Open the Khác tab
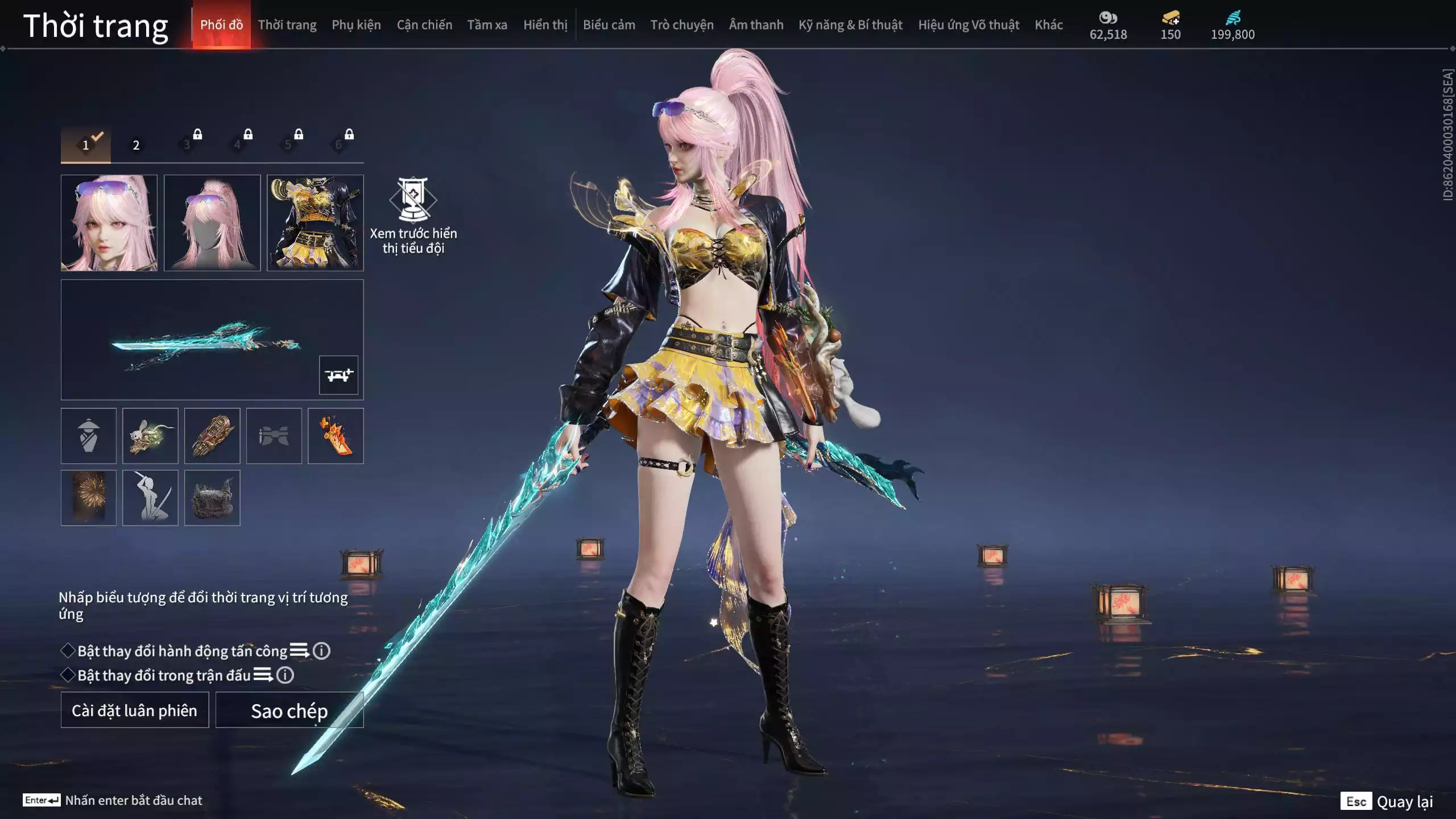This screenshot has width=1456, height=819. click(1048, 25)
